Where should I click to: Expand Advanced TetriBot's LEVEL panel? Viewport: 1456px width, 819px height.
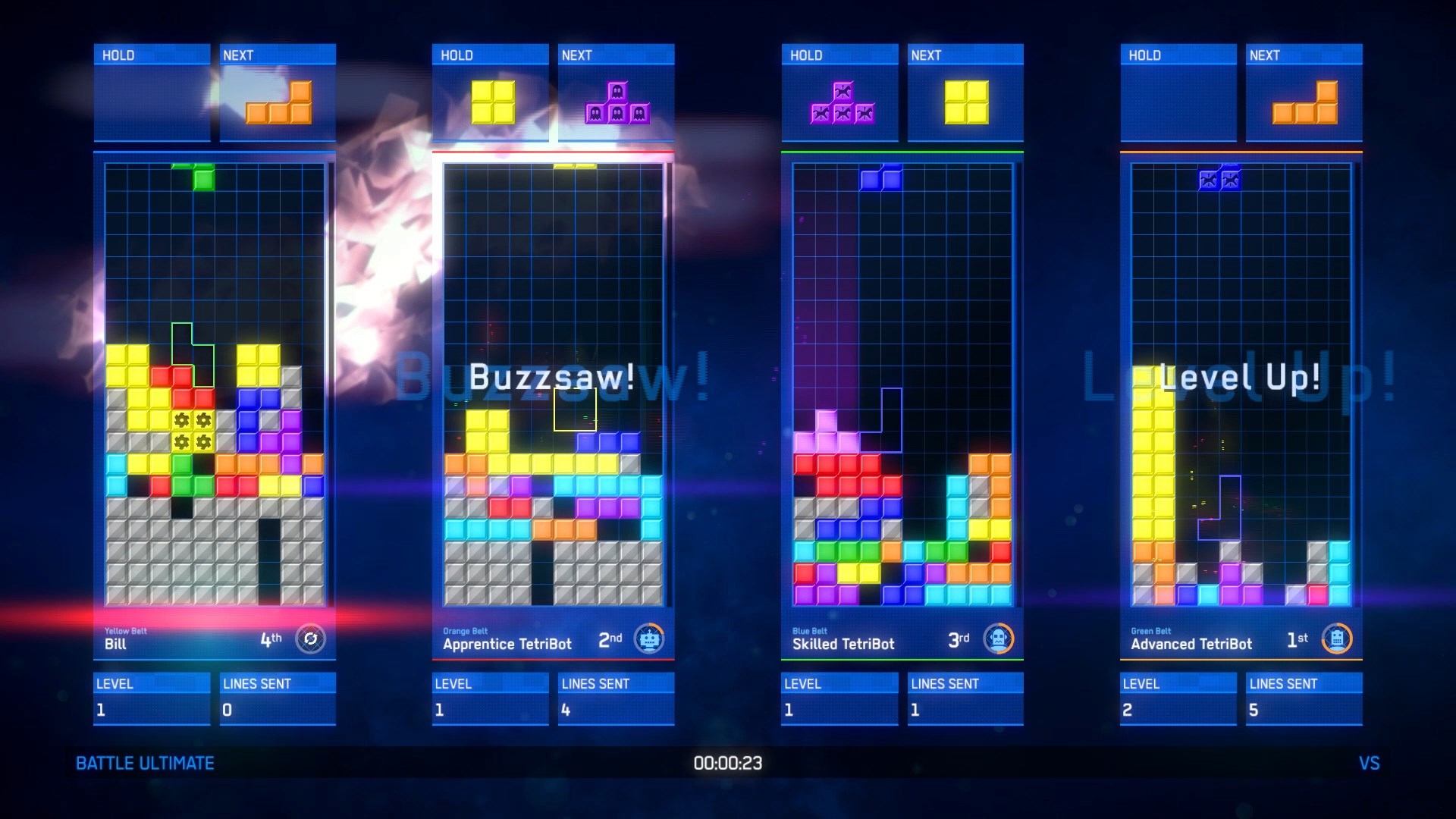(1178, 698)
